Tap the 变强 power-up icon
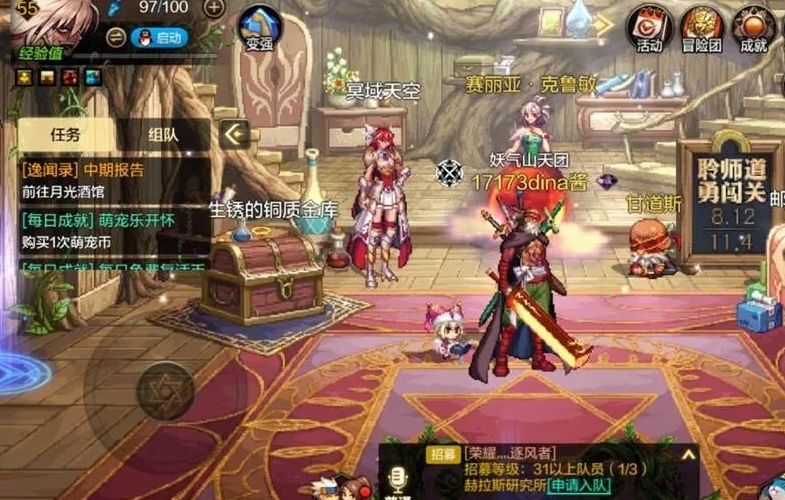Screen dimensions: 785x500 pos(259,29)
